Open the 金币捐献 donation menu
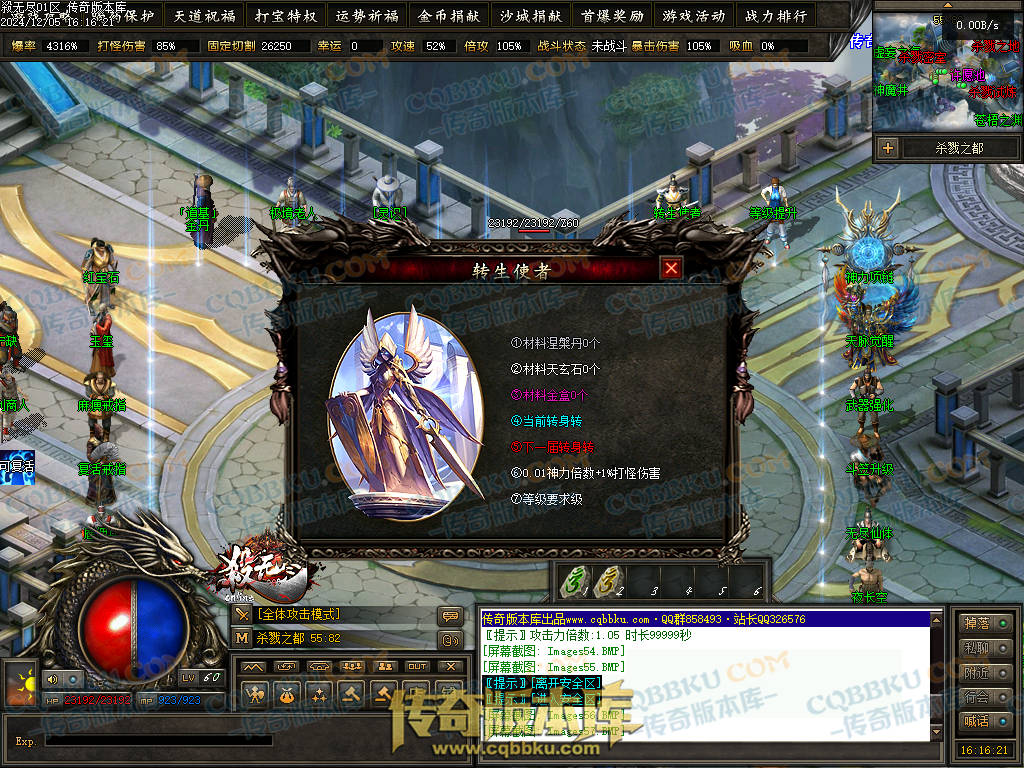This screenshot has height=768, width=1024. (x=449, y=16)
